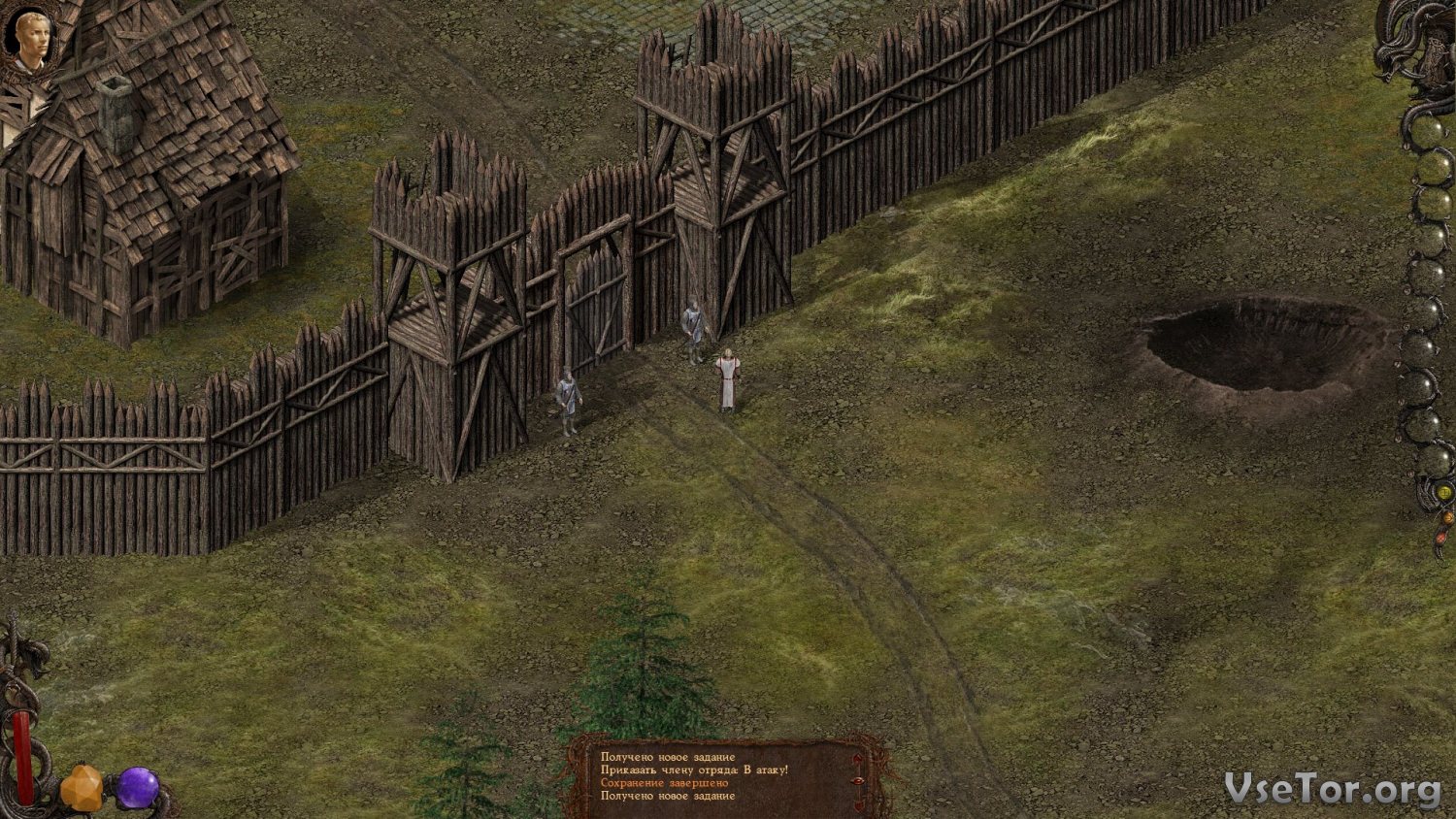
Task: Click the orange faceted gem button
Action: pos(83,786)
